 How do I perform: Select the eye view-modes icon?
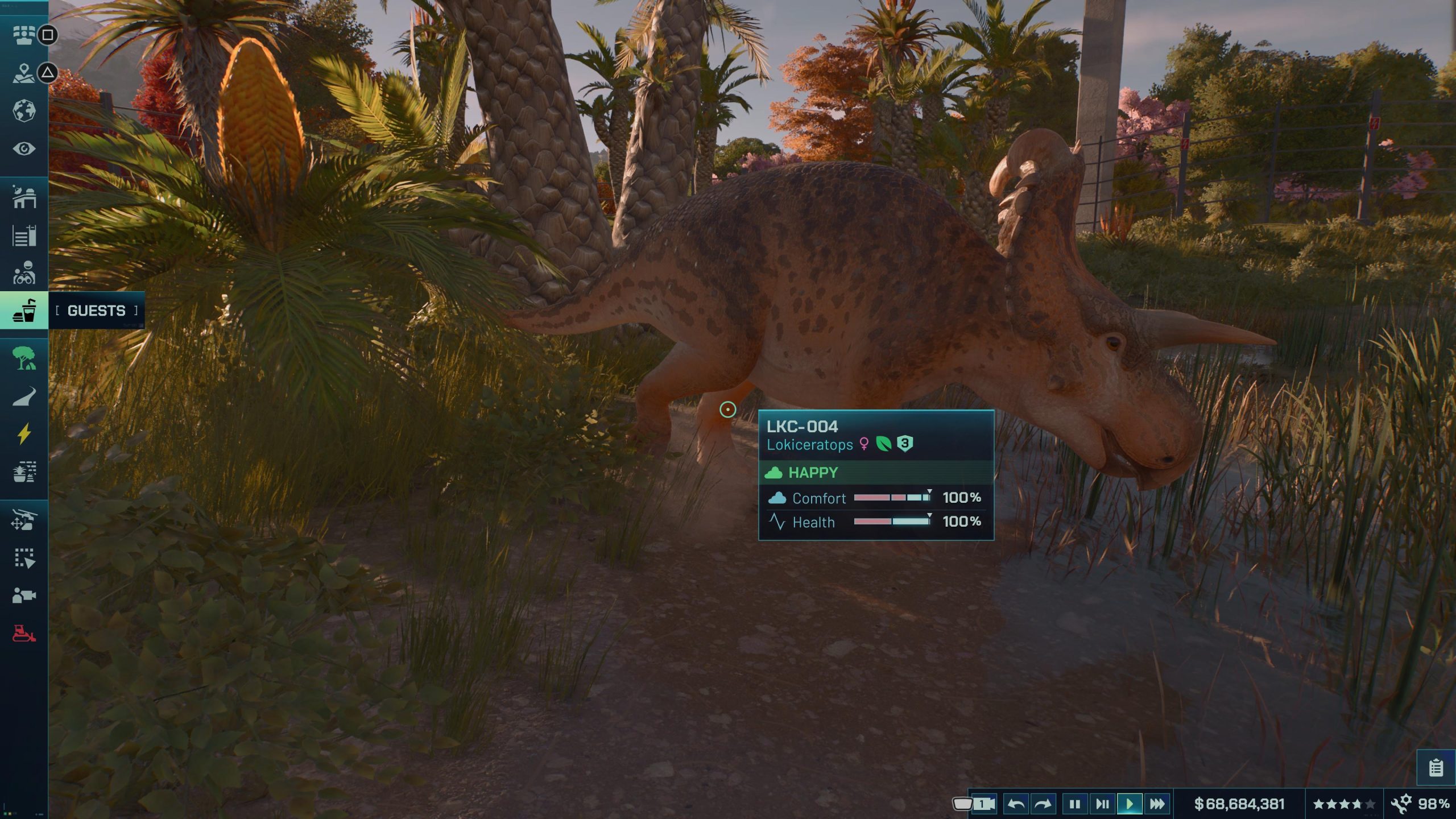[x=24, y=149]
